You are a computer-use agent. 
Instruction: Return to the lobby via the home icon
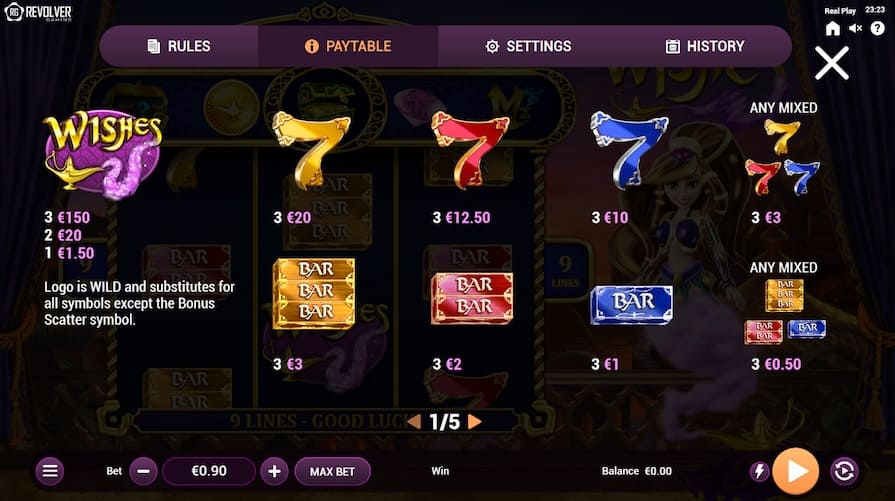click(833, 28)
